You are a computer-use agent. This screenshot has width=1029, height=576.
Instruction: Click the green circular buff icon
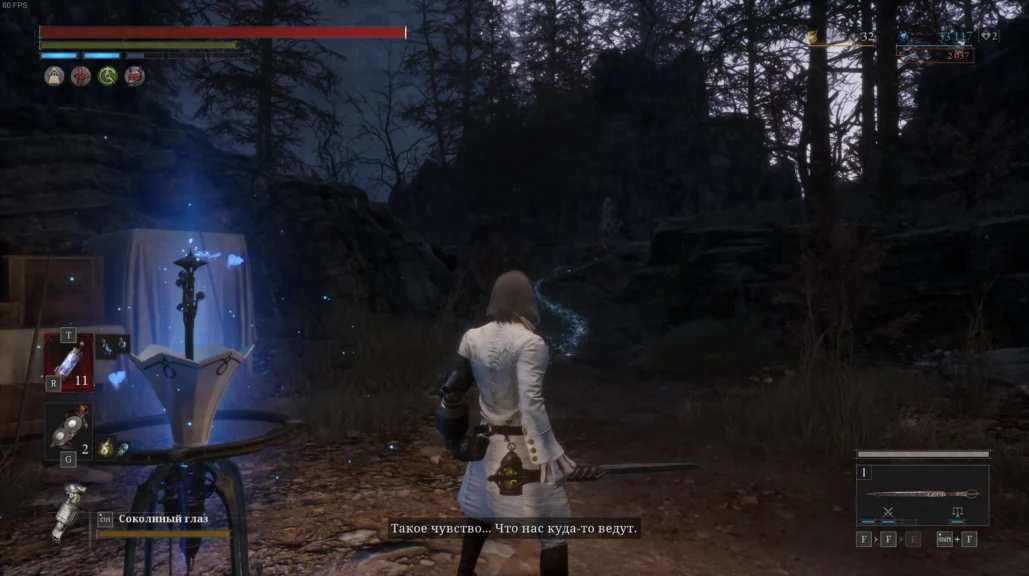coord(107,76)
